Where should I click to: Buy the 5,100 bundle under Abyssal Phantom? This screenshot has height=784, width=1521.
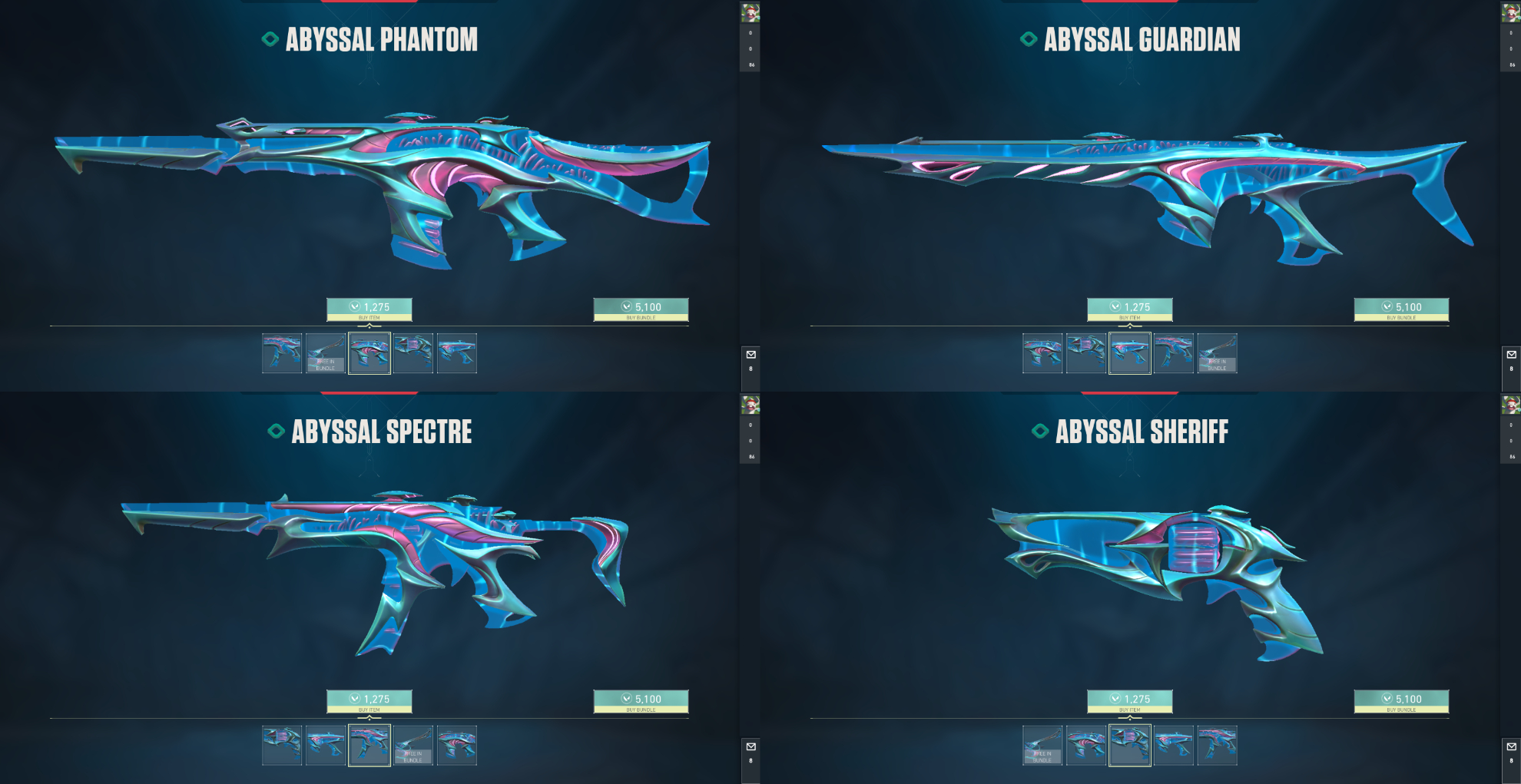(641, 309)
